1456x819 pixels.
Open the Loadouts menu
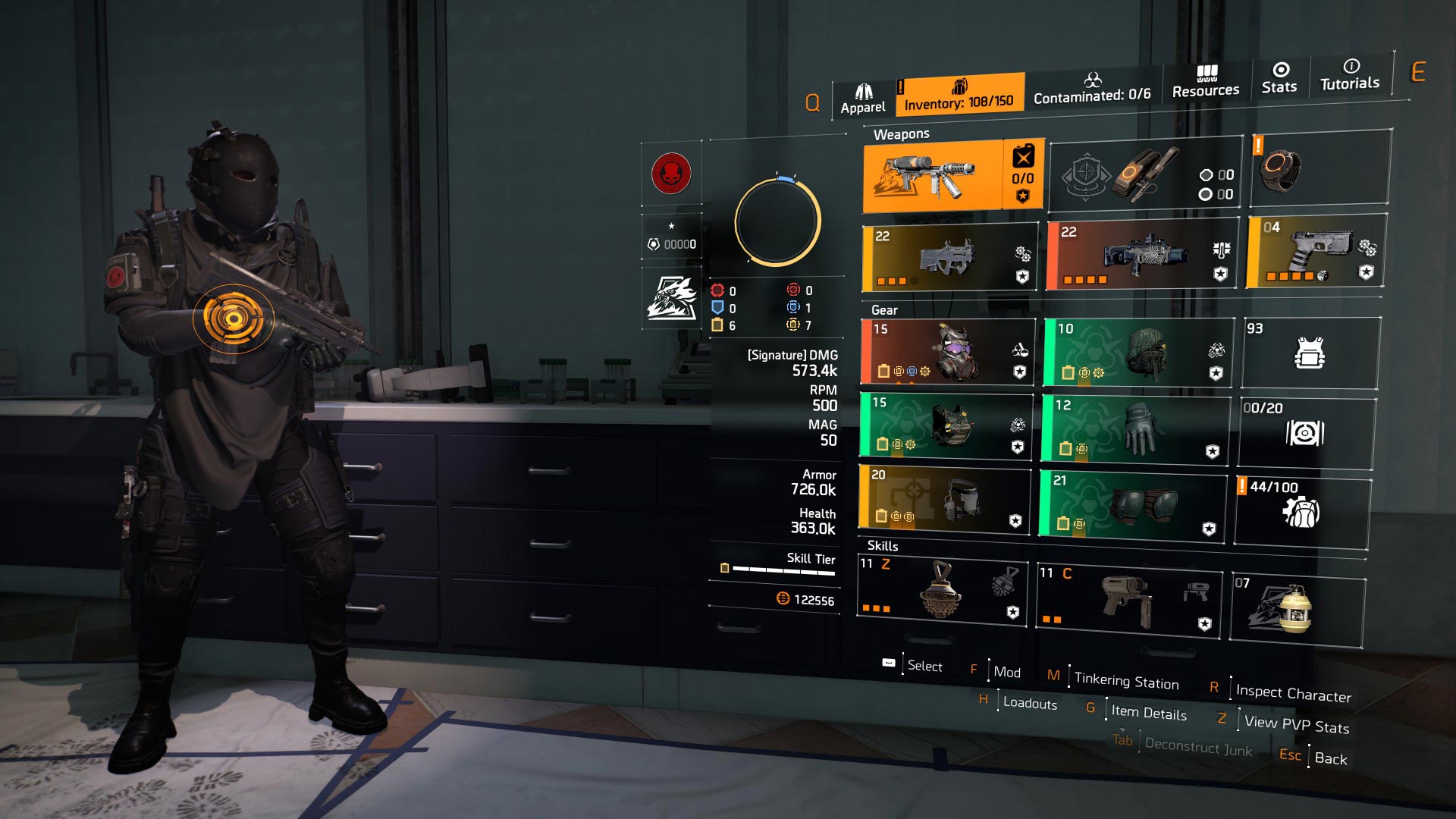pos(1029,703)
